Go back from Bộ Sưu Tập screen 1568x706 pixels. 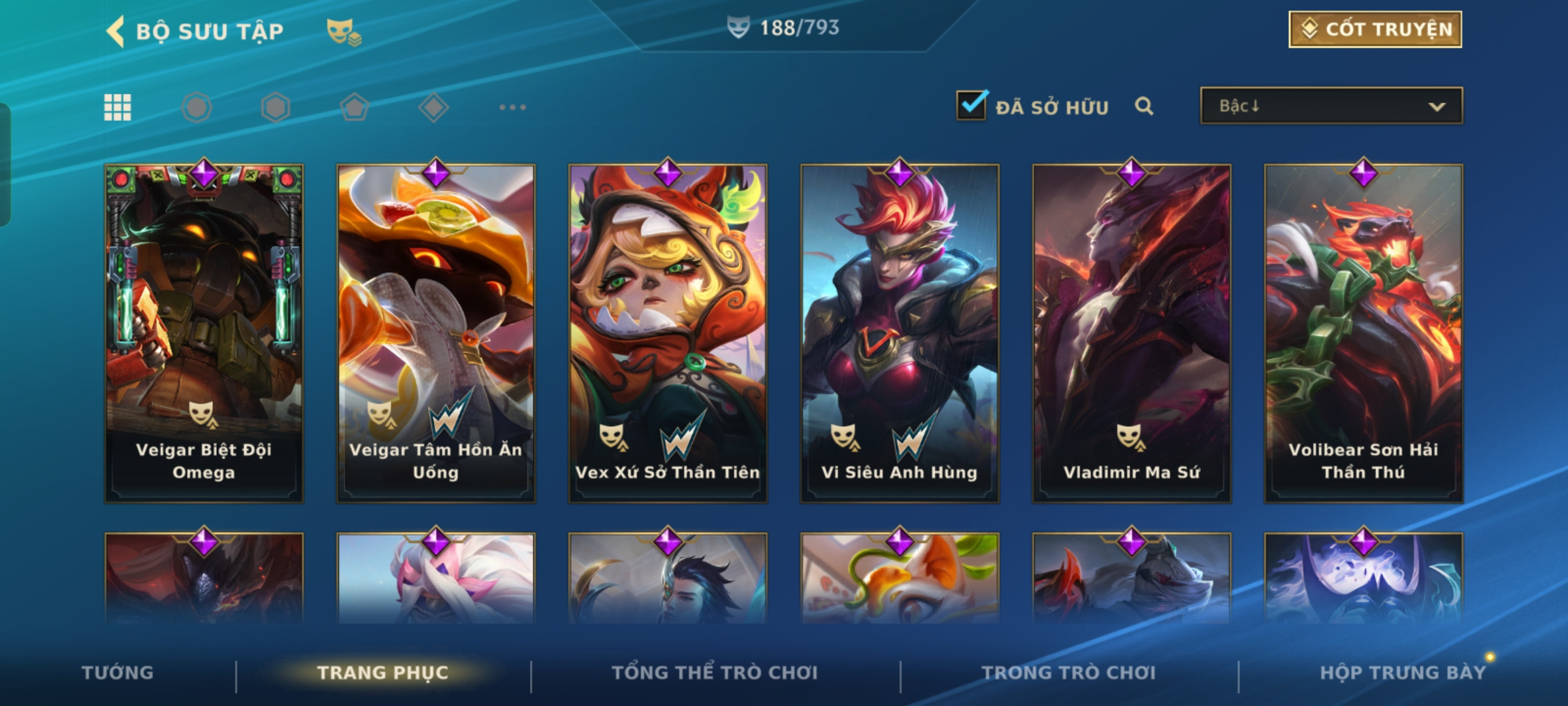116,31
